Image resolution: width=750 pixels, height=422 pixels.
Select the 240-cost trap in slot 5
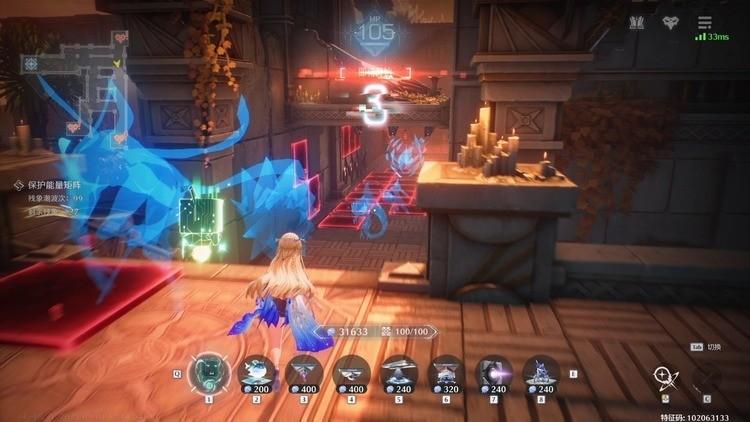pyautogui.click(x=398, y=371)
